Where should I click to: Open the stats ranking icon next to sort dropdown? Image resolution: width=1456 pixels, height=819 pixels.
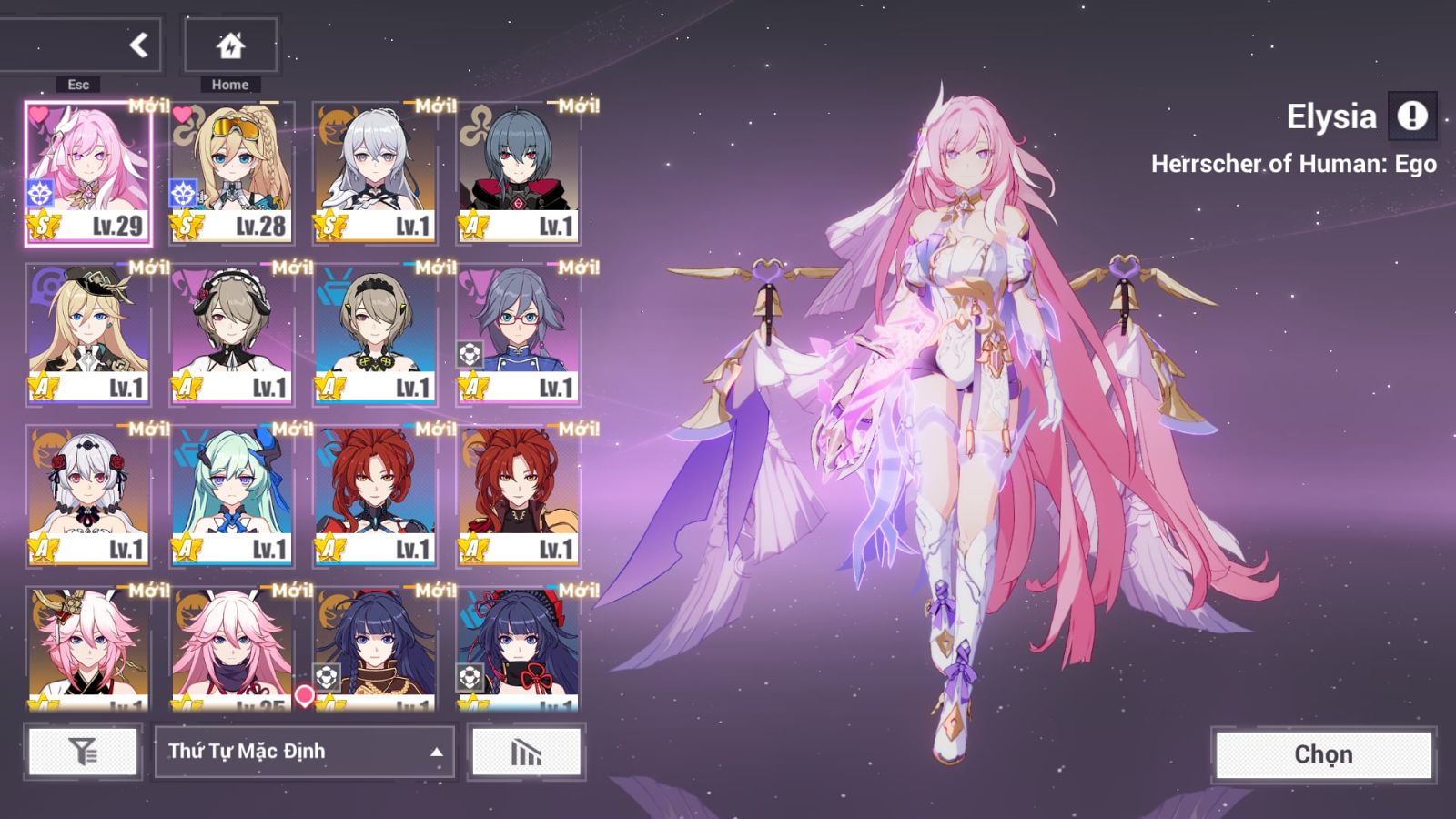tap(526, 752)
